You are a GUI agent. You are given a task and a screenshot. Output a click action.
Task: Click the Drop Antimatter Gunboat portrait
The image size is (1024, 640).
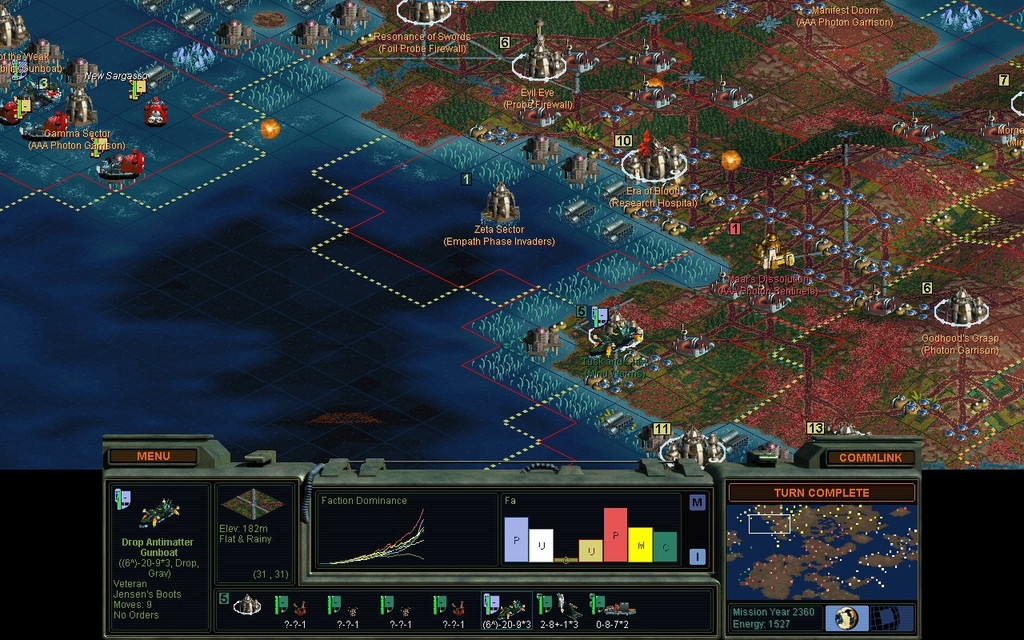[x=159, y=513]
